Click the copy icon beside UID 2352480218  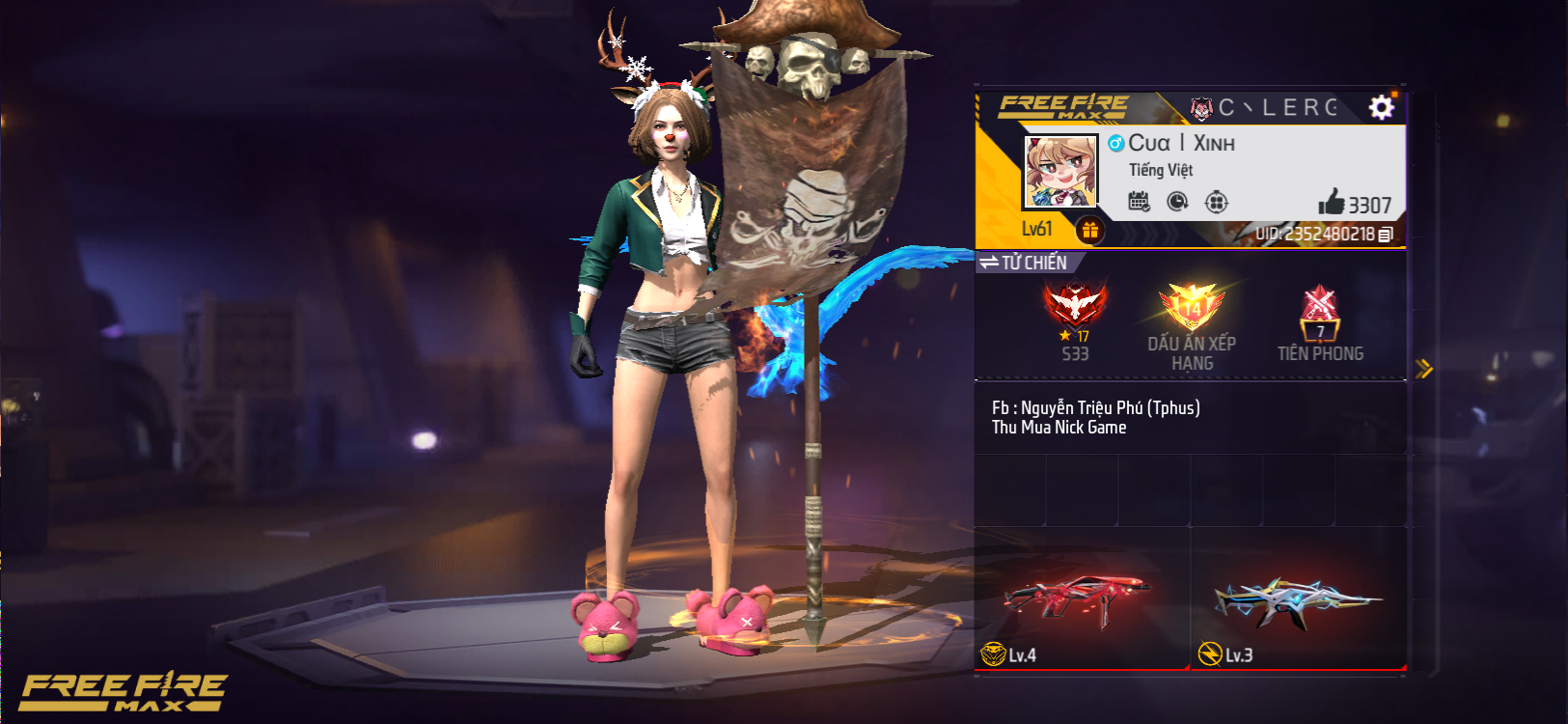(1384, 235)
